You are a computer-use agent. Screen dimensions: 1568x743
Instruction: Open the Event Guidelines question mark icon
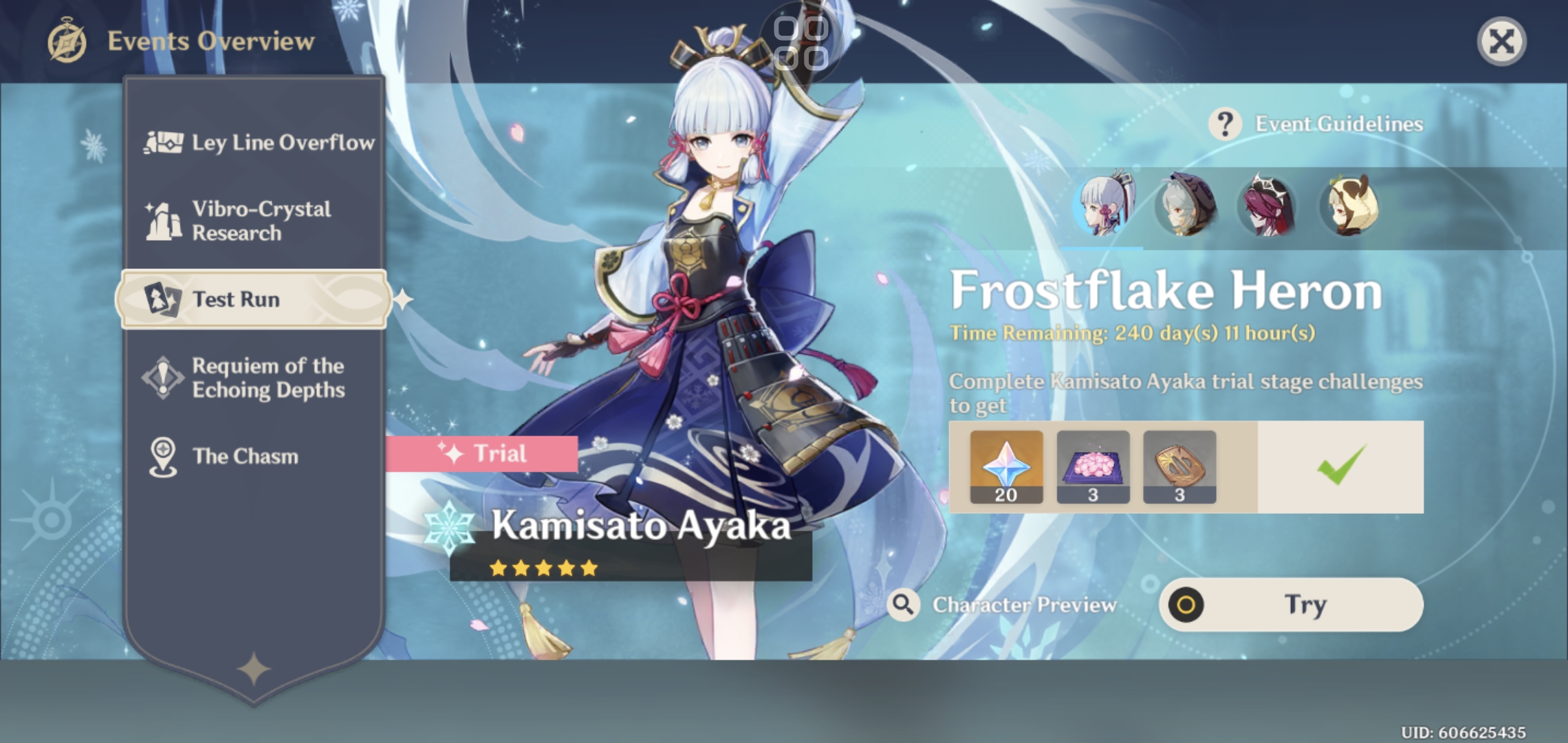click(x=1225, y=123)
